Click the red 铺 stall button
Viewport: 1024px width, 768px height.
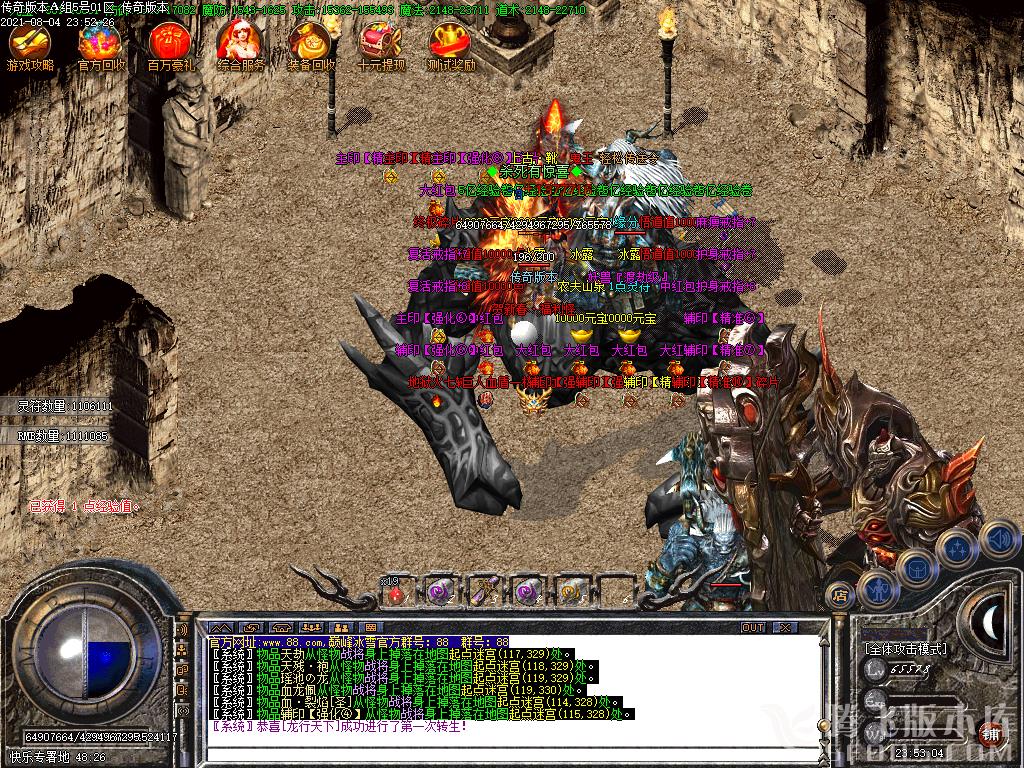click(992, 733)
